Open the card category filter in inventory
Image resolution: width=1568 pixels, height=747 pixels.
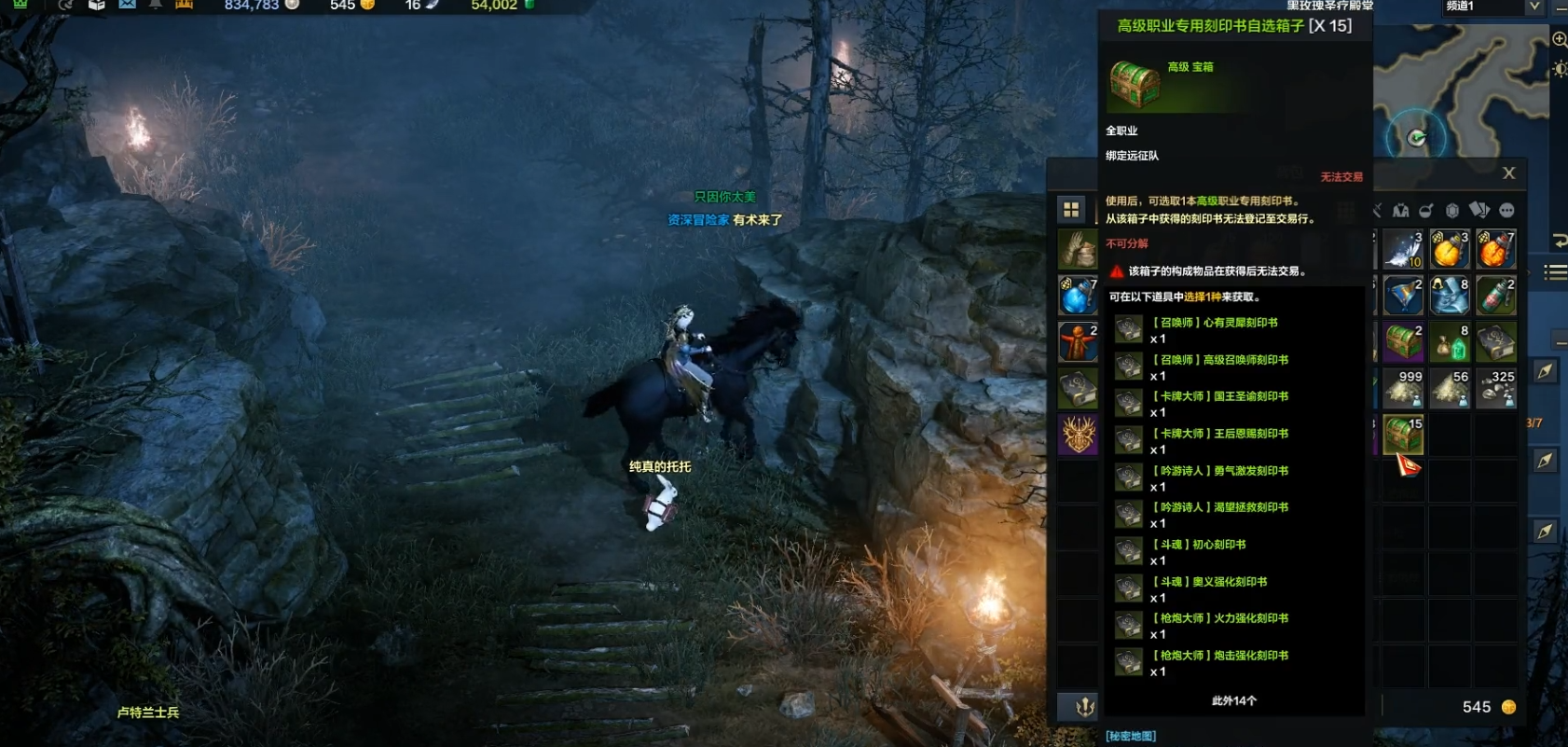pos(1479,210)
